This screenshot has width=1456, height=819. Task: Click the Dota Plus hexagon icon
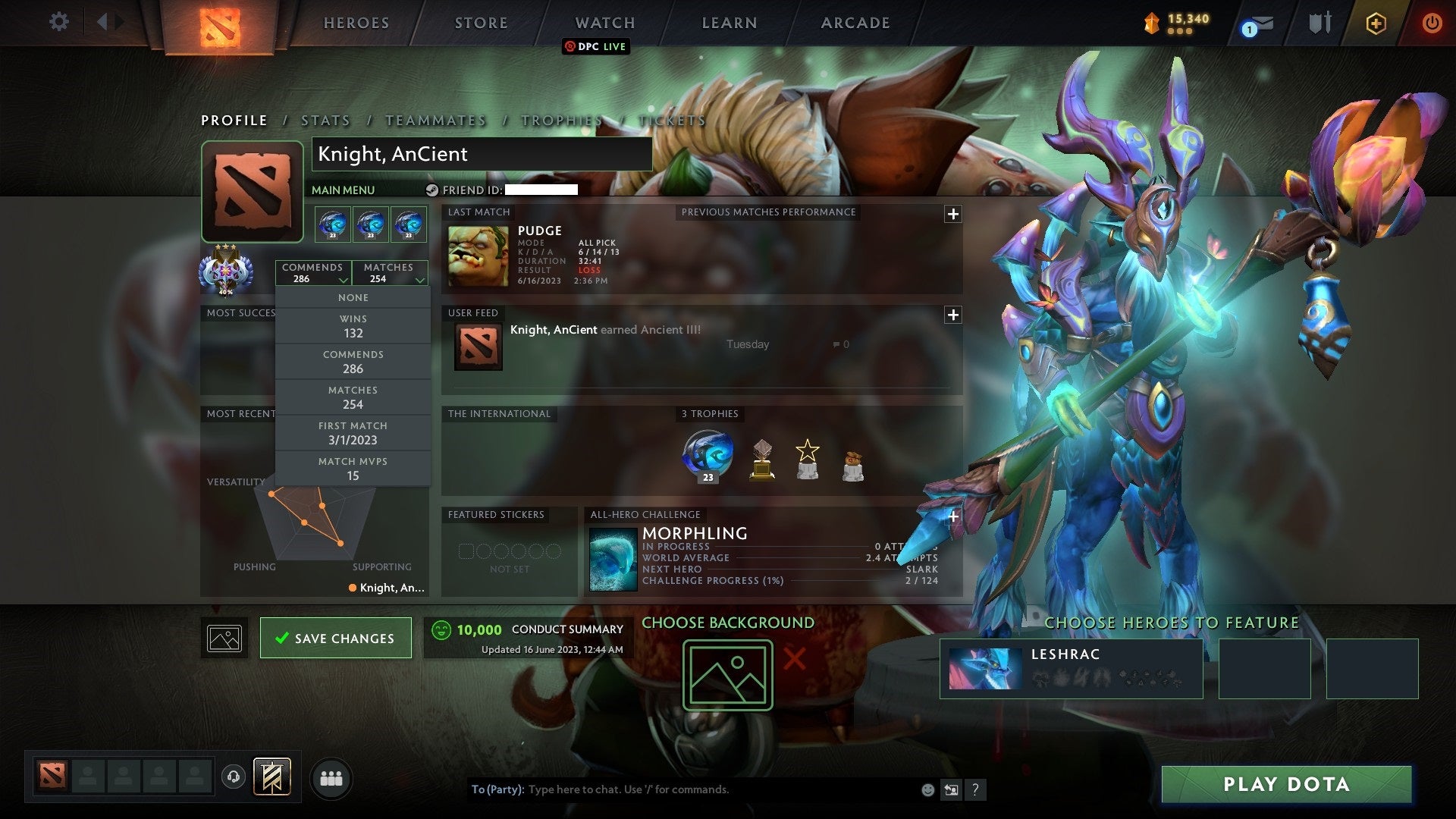point(1375,23)
